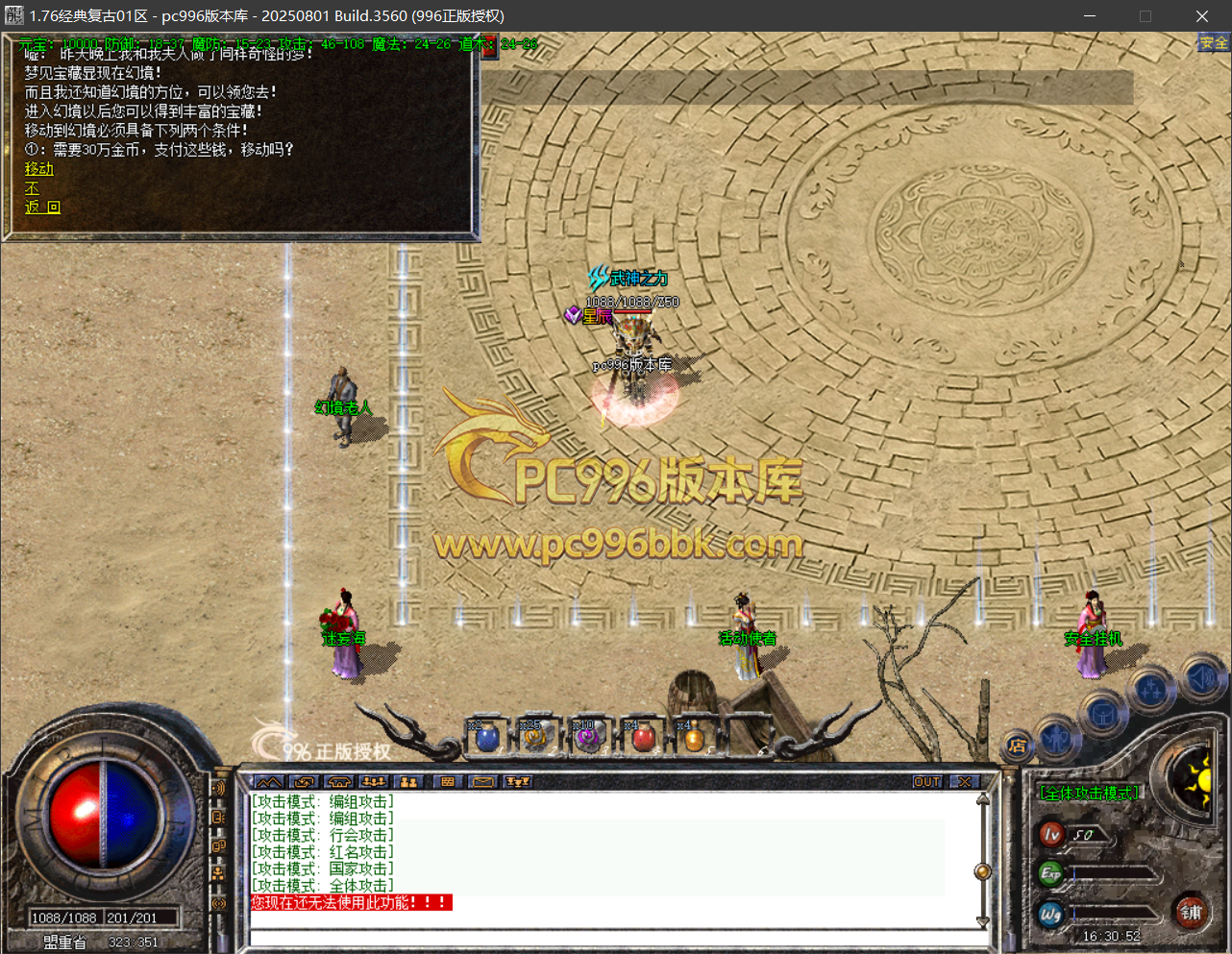Toggle the sound speaker round button

(1200, 677)
